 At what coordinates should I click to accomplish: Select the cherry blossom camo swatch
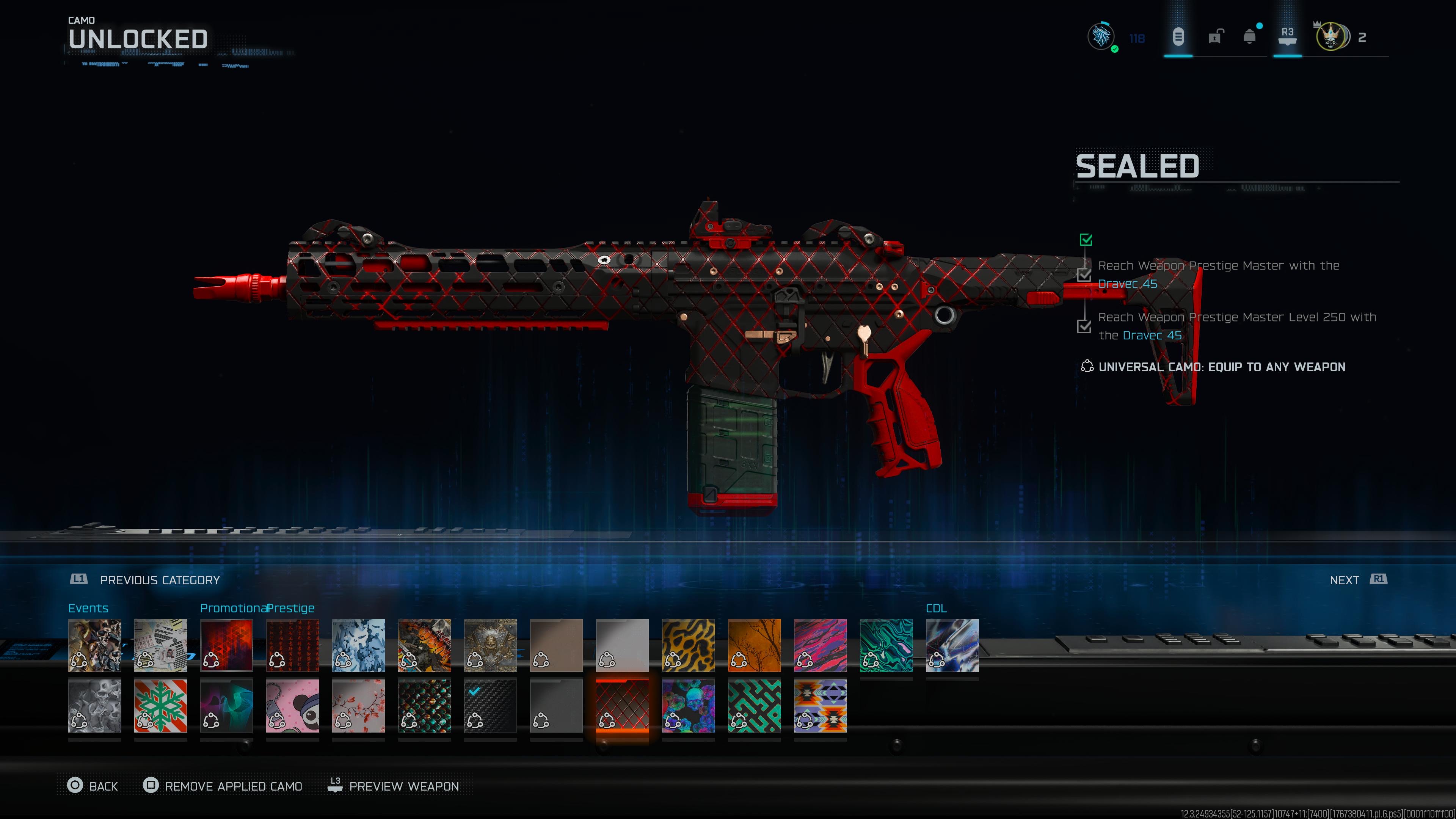(358, 705)
